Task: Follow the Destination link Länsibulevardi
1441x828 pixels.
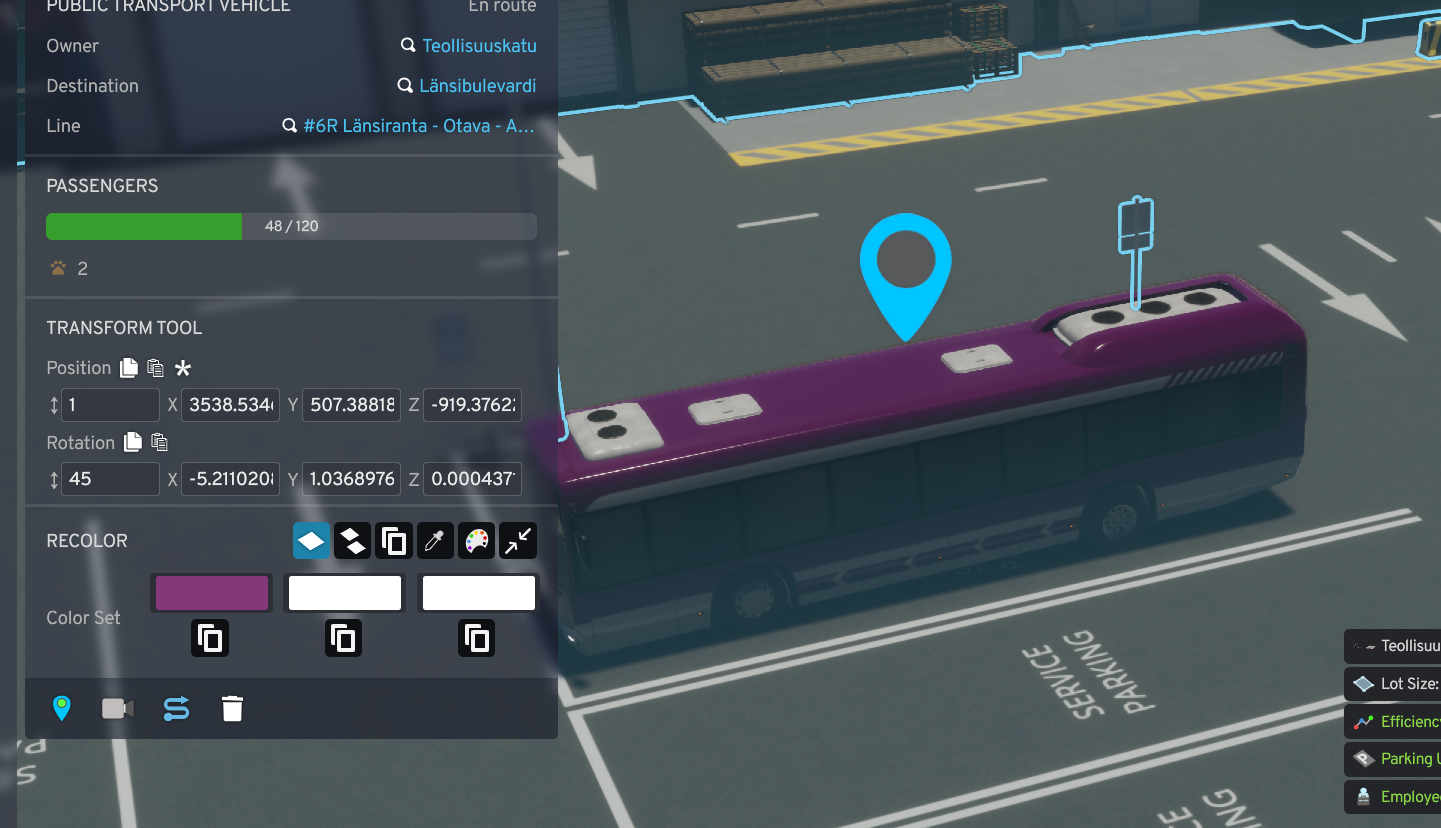Action: click(476, 85)
